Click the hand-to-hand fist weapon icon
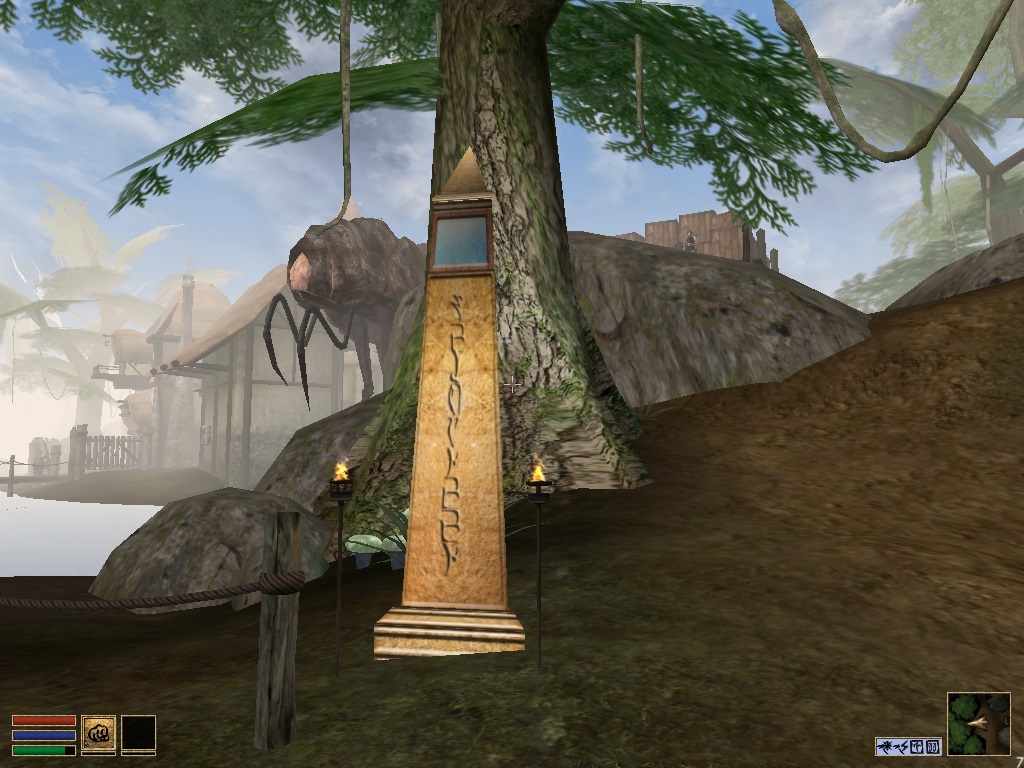 click(x=98, y=734)
